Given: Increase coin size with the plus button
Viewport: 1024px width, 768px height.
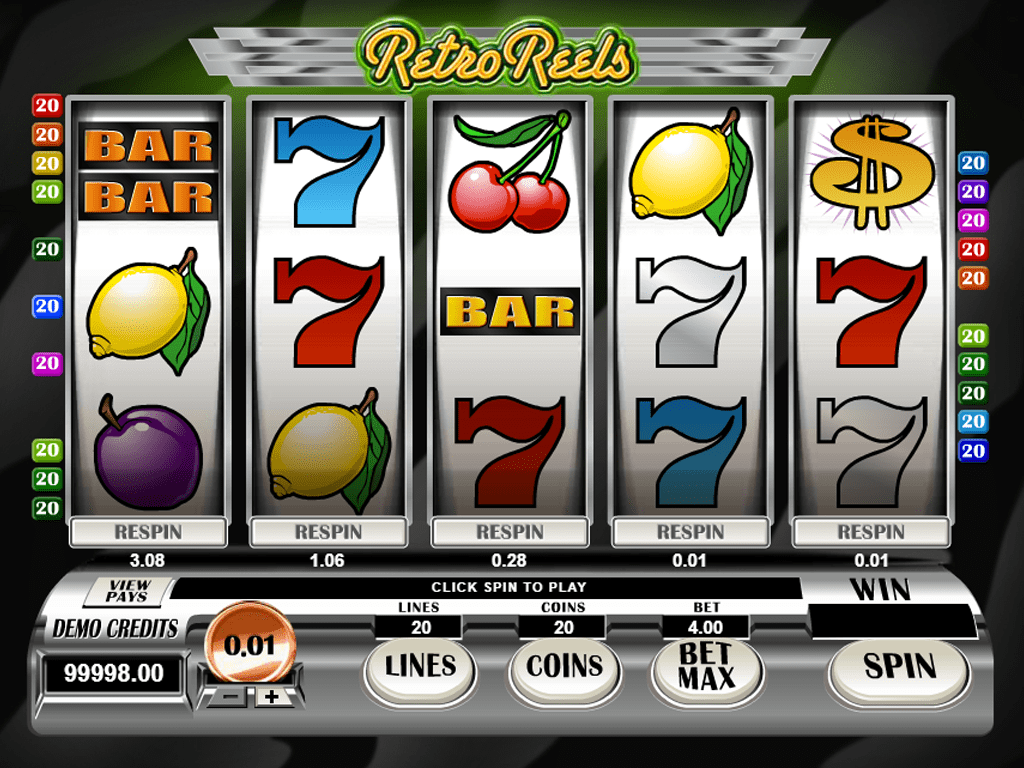Looking at the screenshot, I should (273, 696).
